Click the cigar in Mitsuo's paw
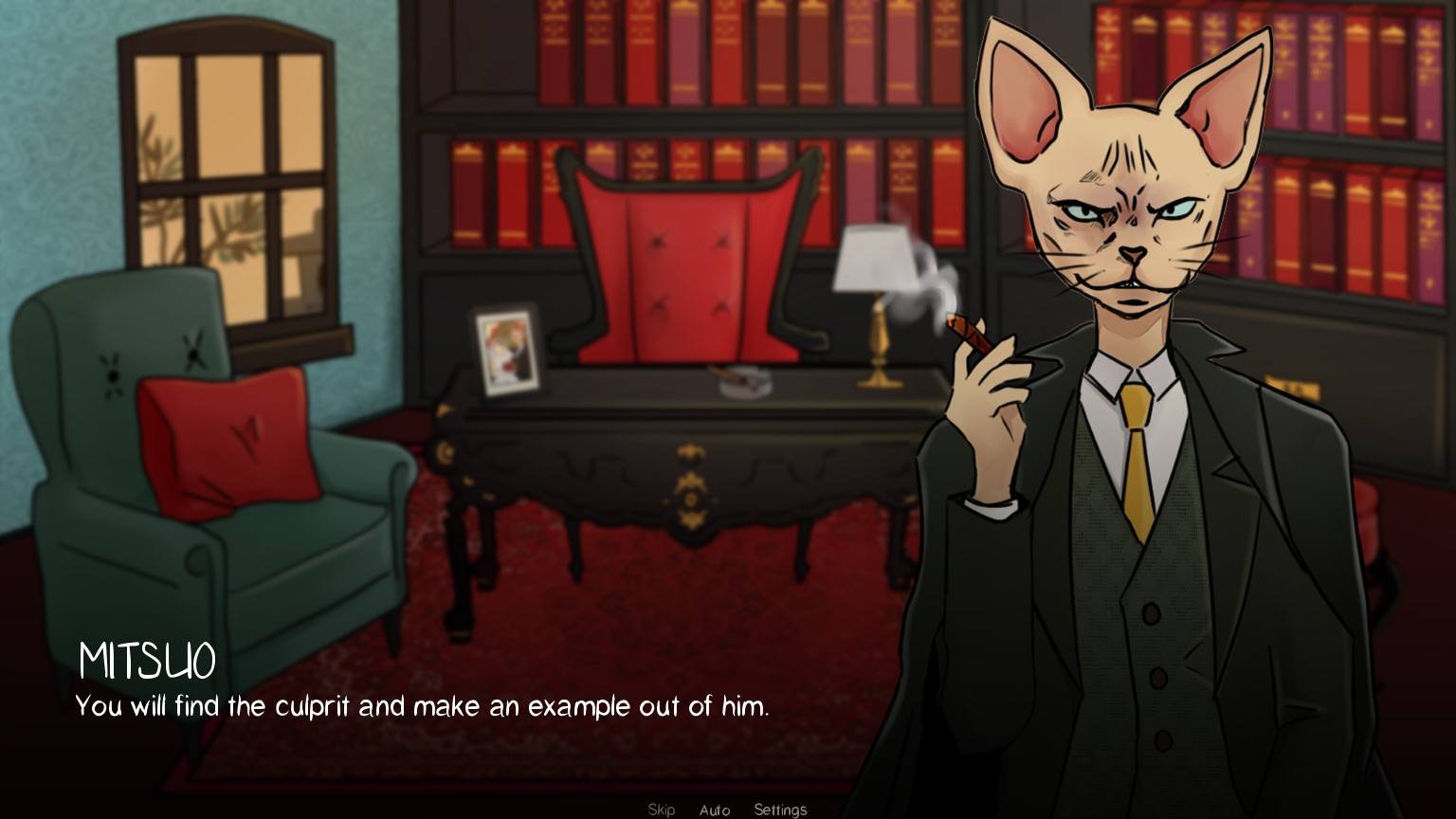The width and height of the screenshot is (1456, 819). point(969,331)
